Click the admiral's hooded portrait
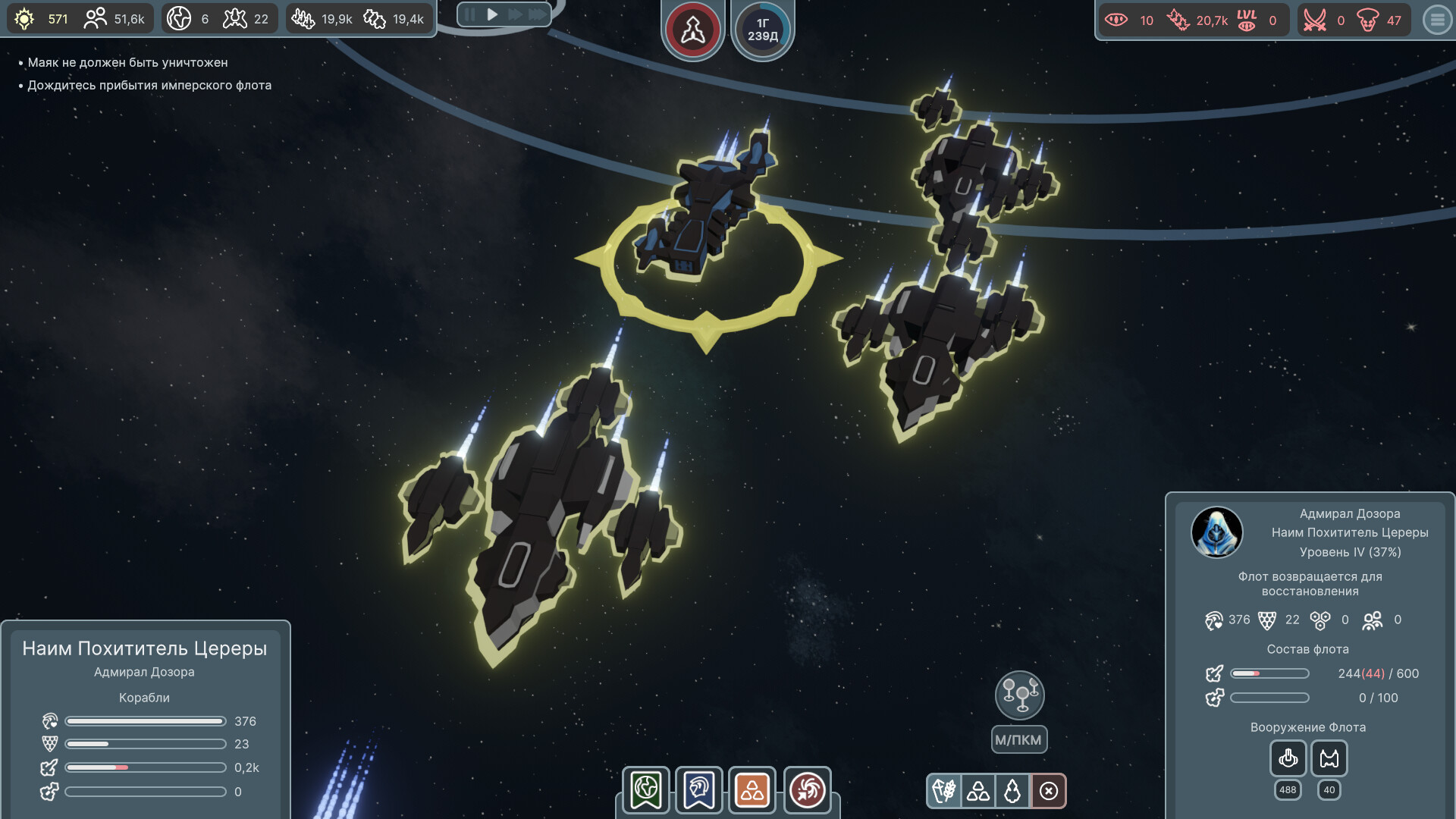 point(1216,532)
